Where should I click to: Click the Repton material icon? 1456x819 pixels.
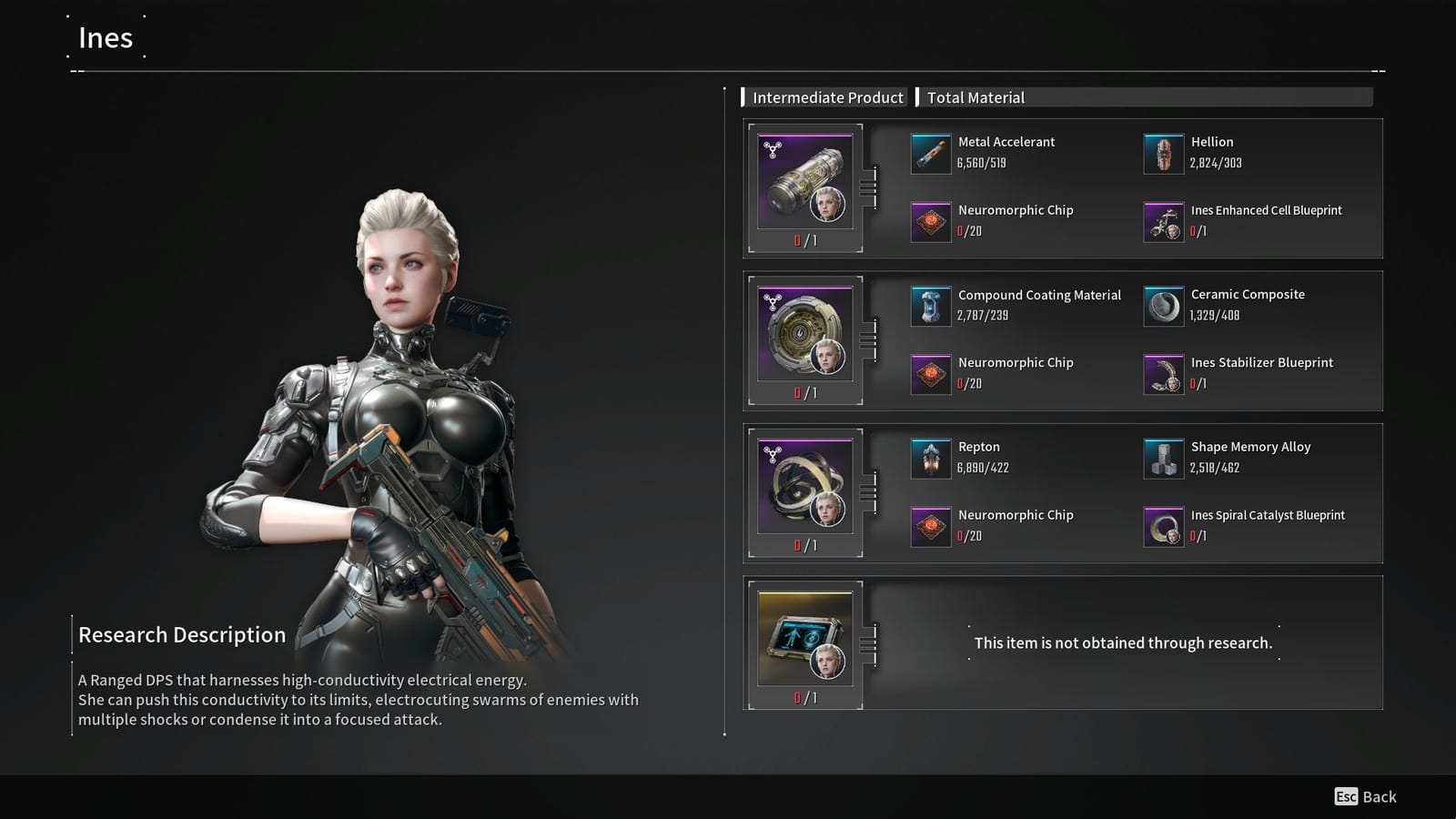(x=930, y=458)
